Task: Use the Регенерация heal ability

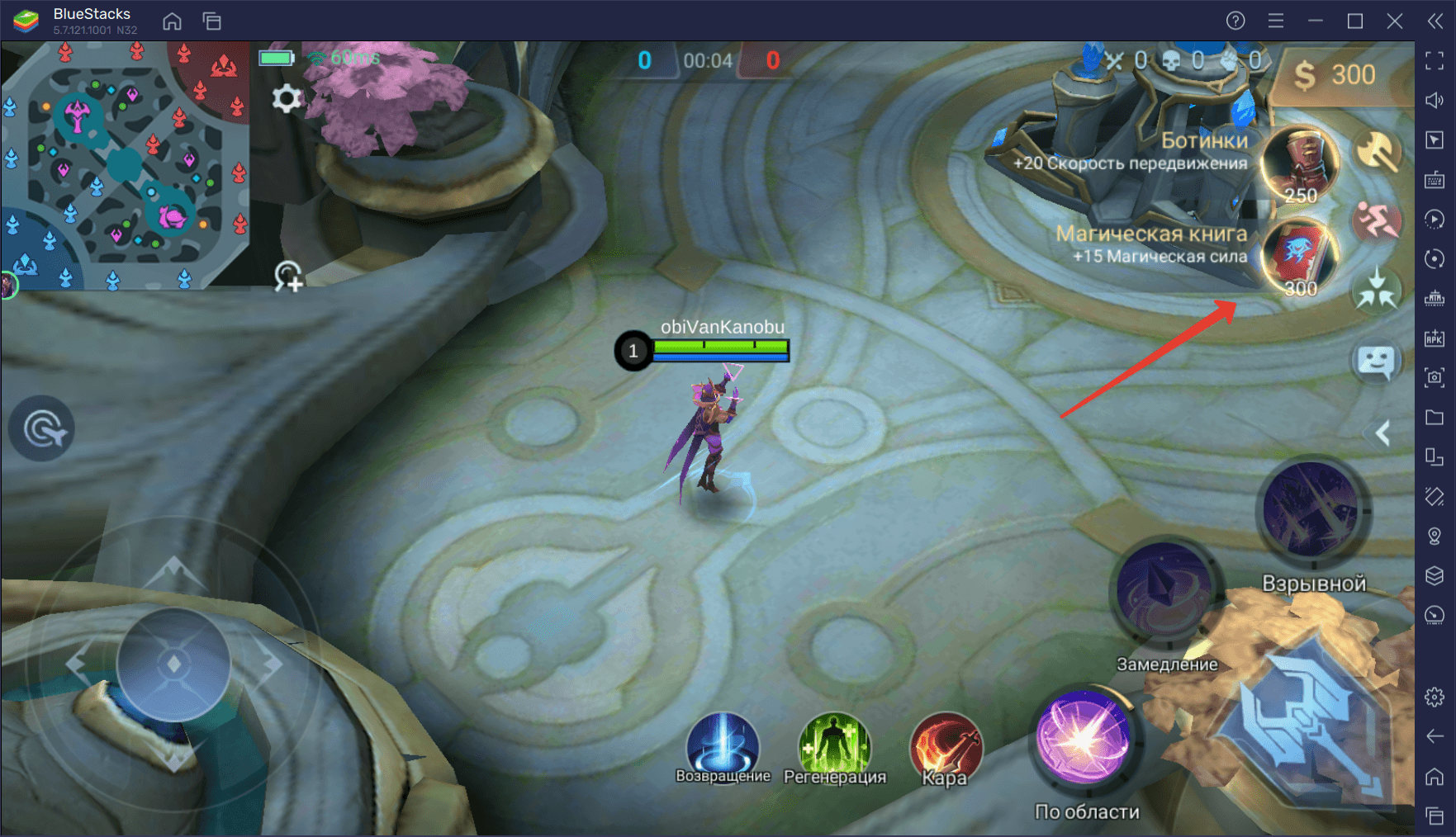Action: tap(834, 745)
